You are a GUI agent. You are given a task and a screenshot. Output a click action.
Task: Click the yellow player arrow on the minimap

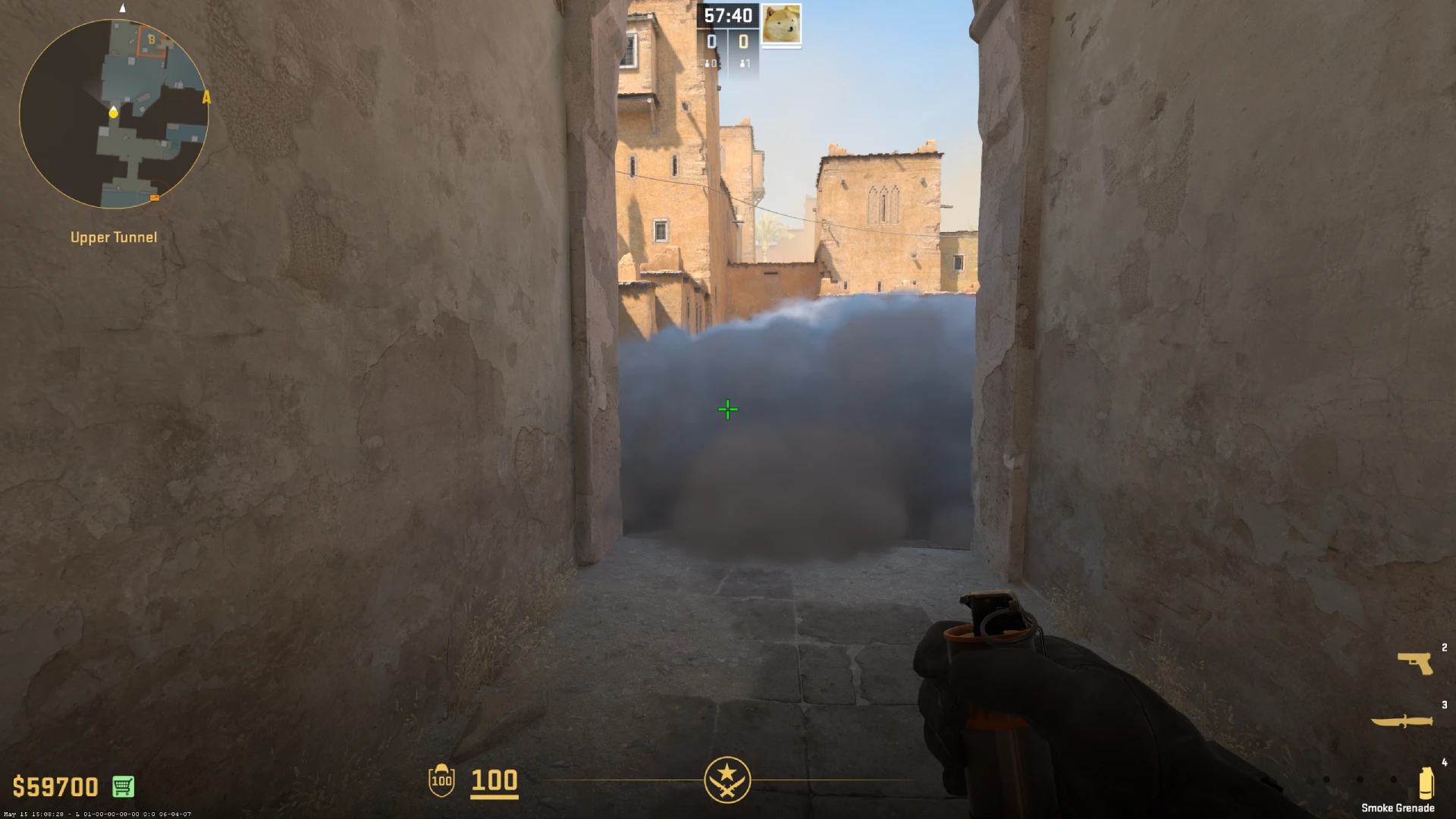point(112,111)
